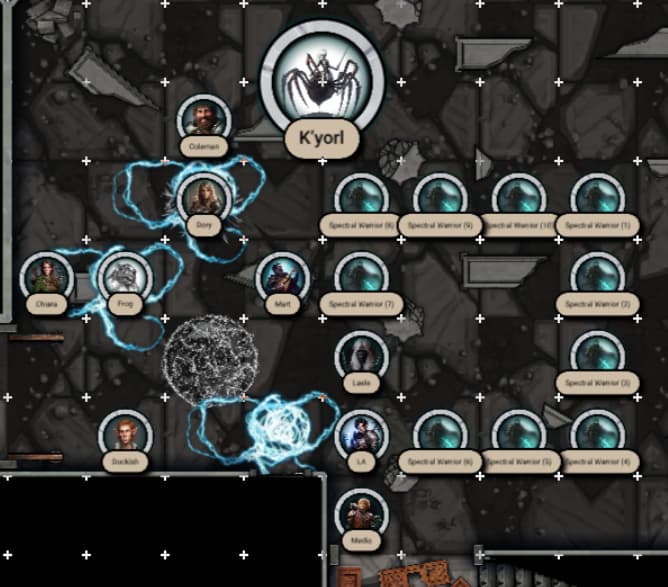Target the Spectral Warrior (10) token

(x=518, y=197)
